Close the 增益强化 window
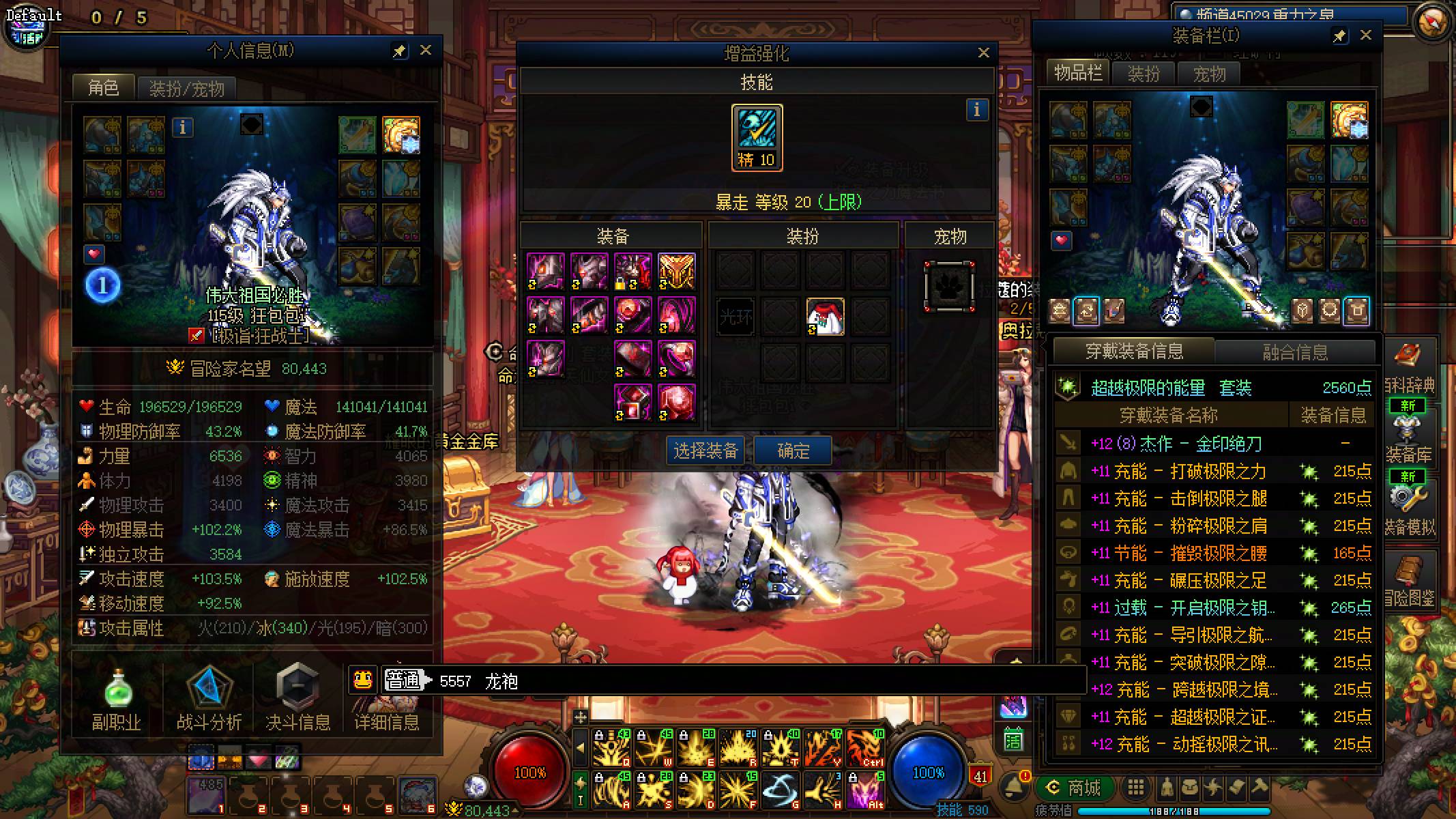The width and height of the screenshot is (1456, 819). pyautogui.click(x=983, y=53)
